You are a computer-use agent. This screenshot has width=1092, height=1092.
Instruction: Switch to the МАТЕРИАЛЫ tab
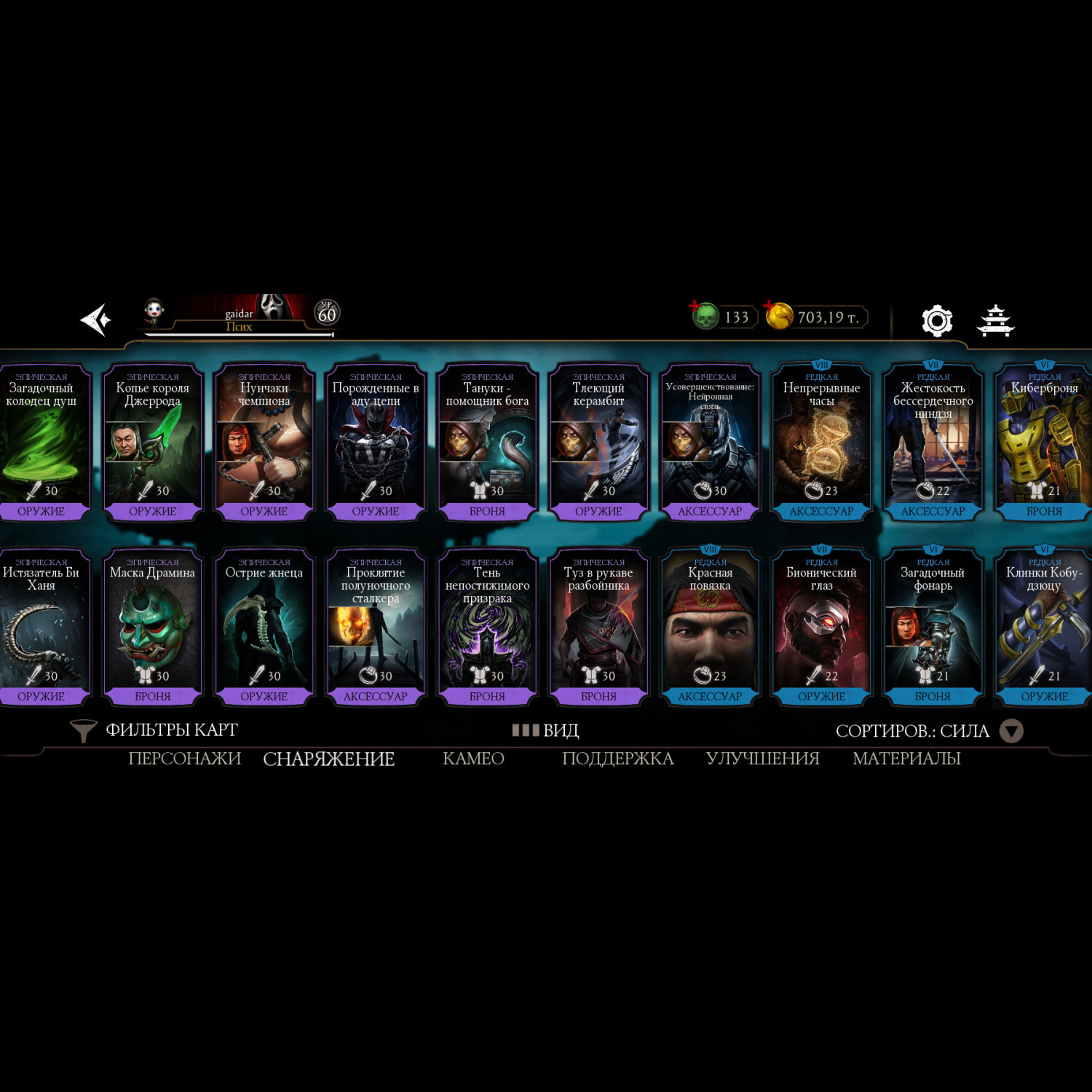click(x=906, y=759)
